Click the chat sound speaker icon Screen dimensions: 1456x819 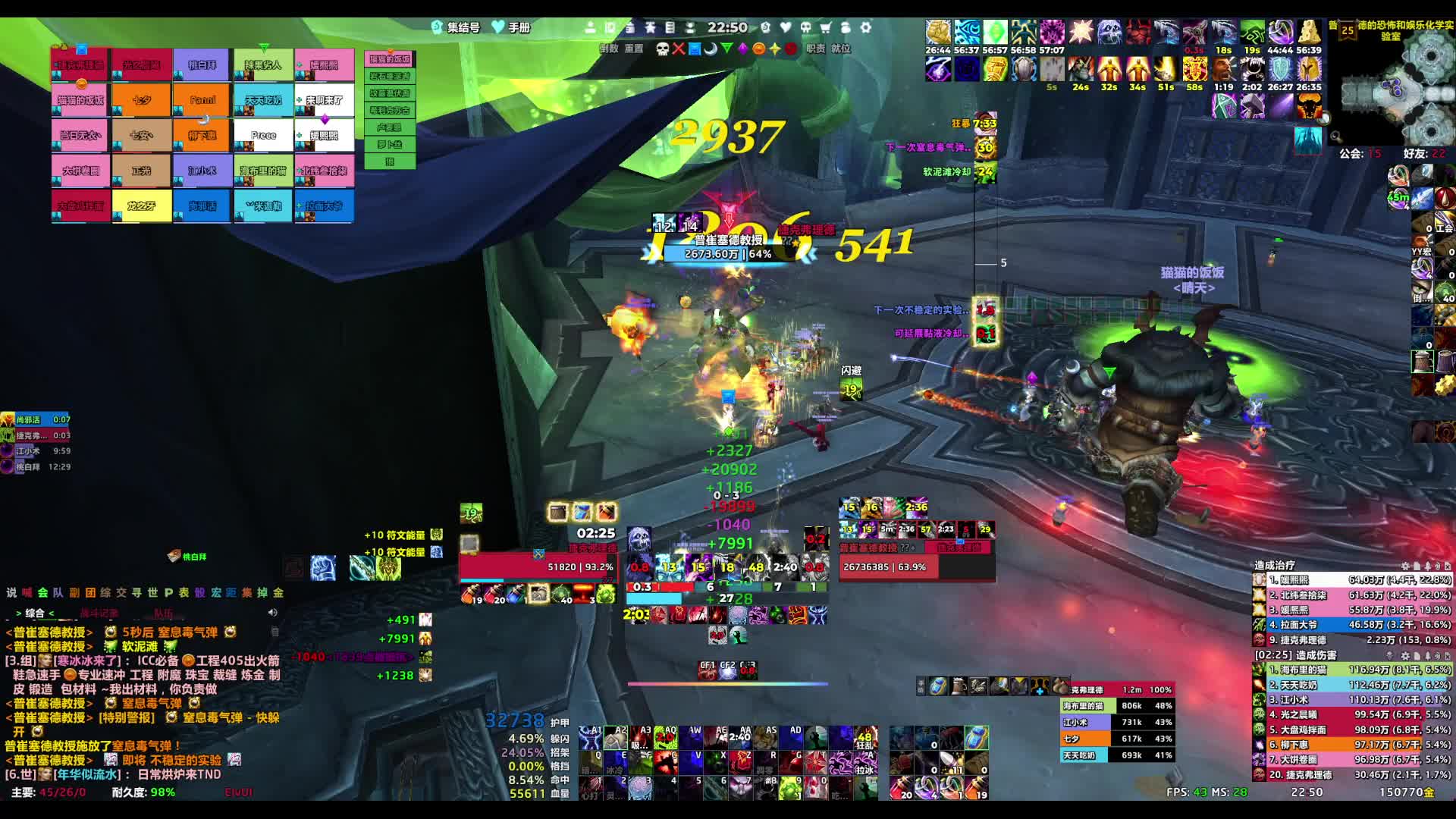click(x=273, y=613)
